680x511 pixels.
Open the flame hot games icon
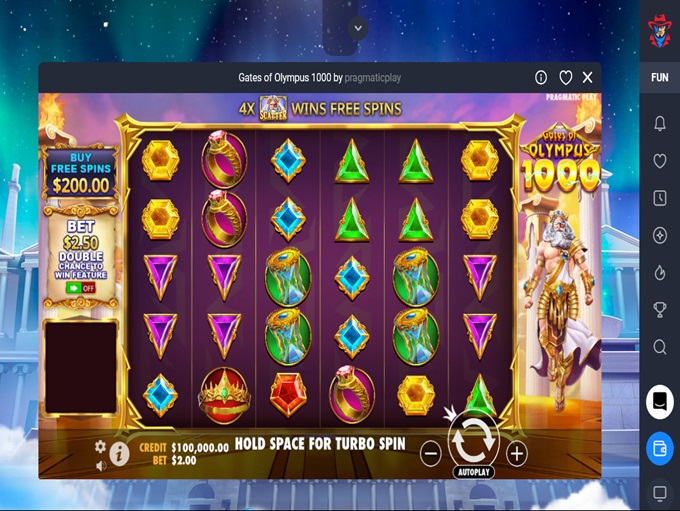point(660,272)
